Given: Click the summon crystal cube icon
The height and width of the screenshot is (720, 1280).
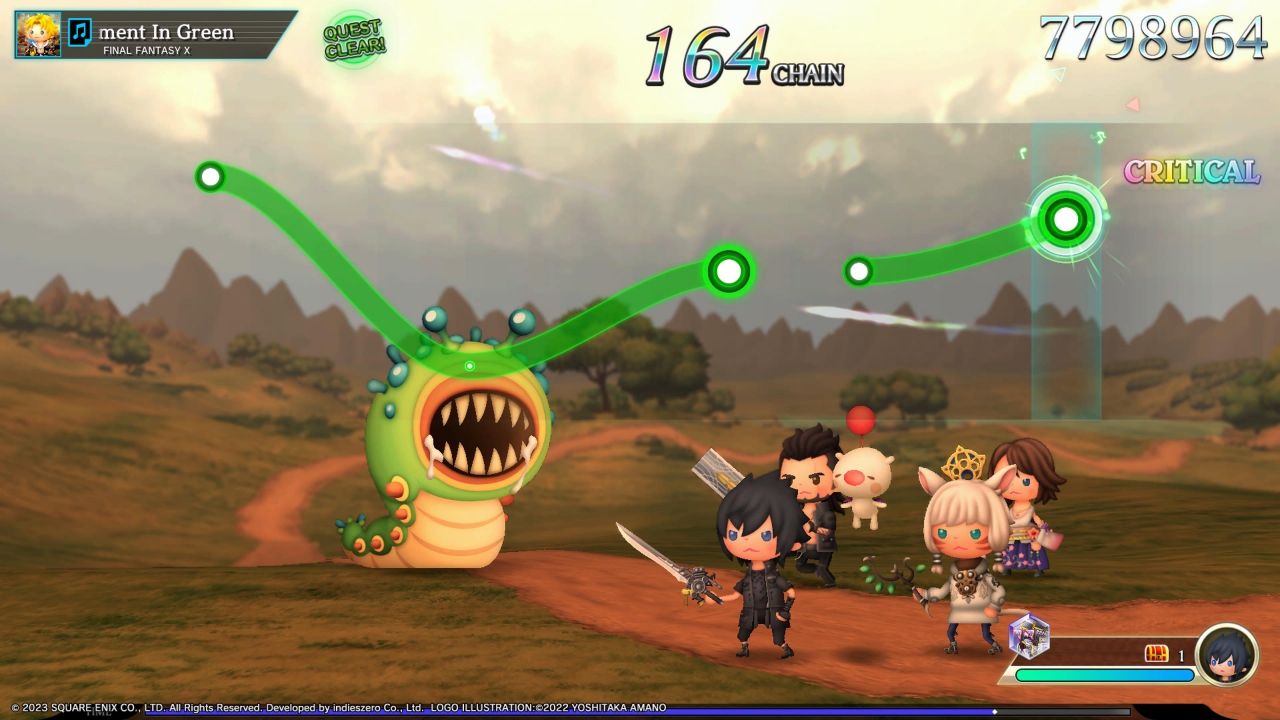Looking at the screenshot, I should click(1028, 636).
